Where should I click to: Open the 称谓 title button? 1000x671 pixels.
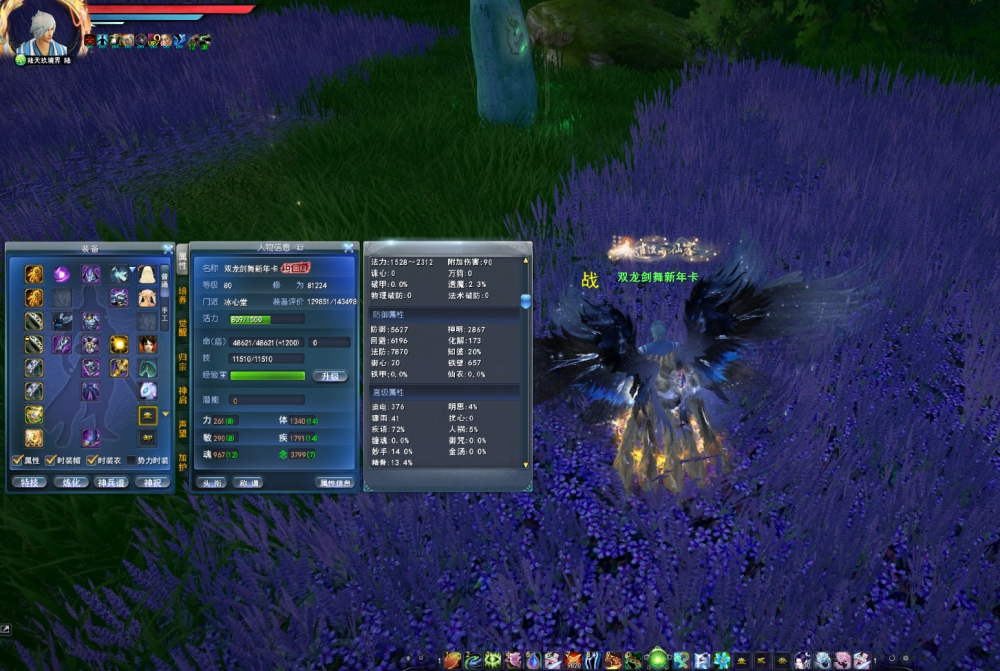click(246, 482)
